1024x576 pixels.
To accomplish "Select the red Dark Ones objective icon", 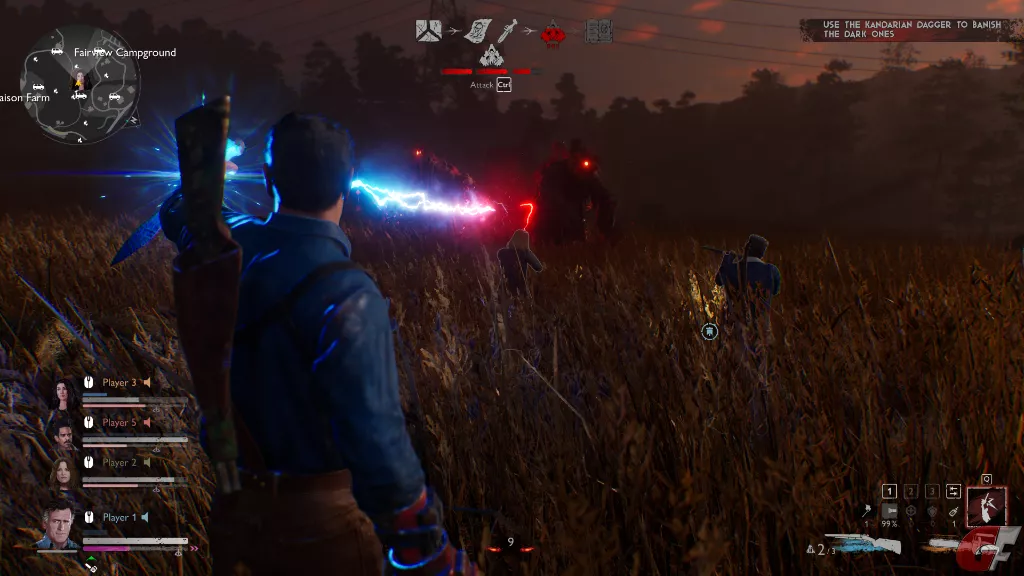I will [x=551, y=34].
